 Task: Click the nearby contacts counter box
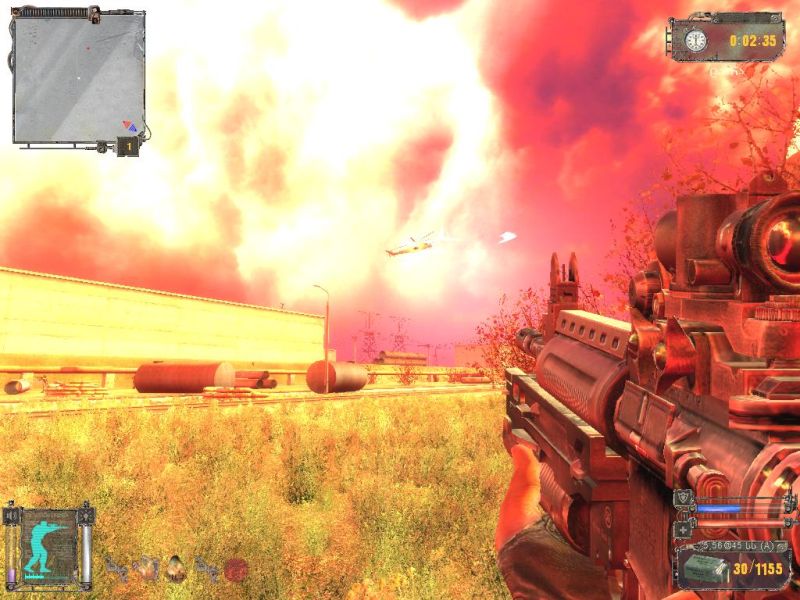point(127,147)
